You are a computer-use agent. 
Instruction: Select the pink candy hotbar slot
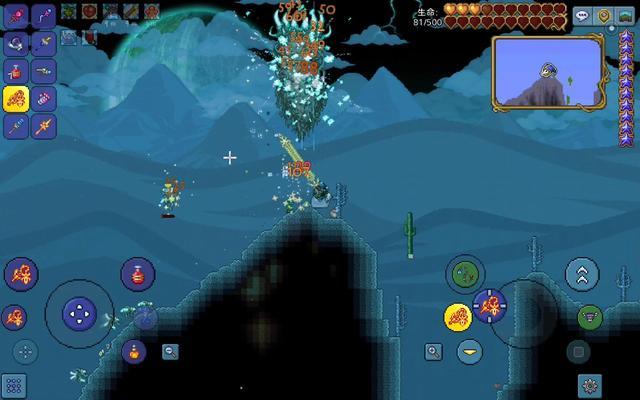pyautogui.click(x=44, y=98)
